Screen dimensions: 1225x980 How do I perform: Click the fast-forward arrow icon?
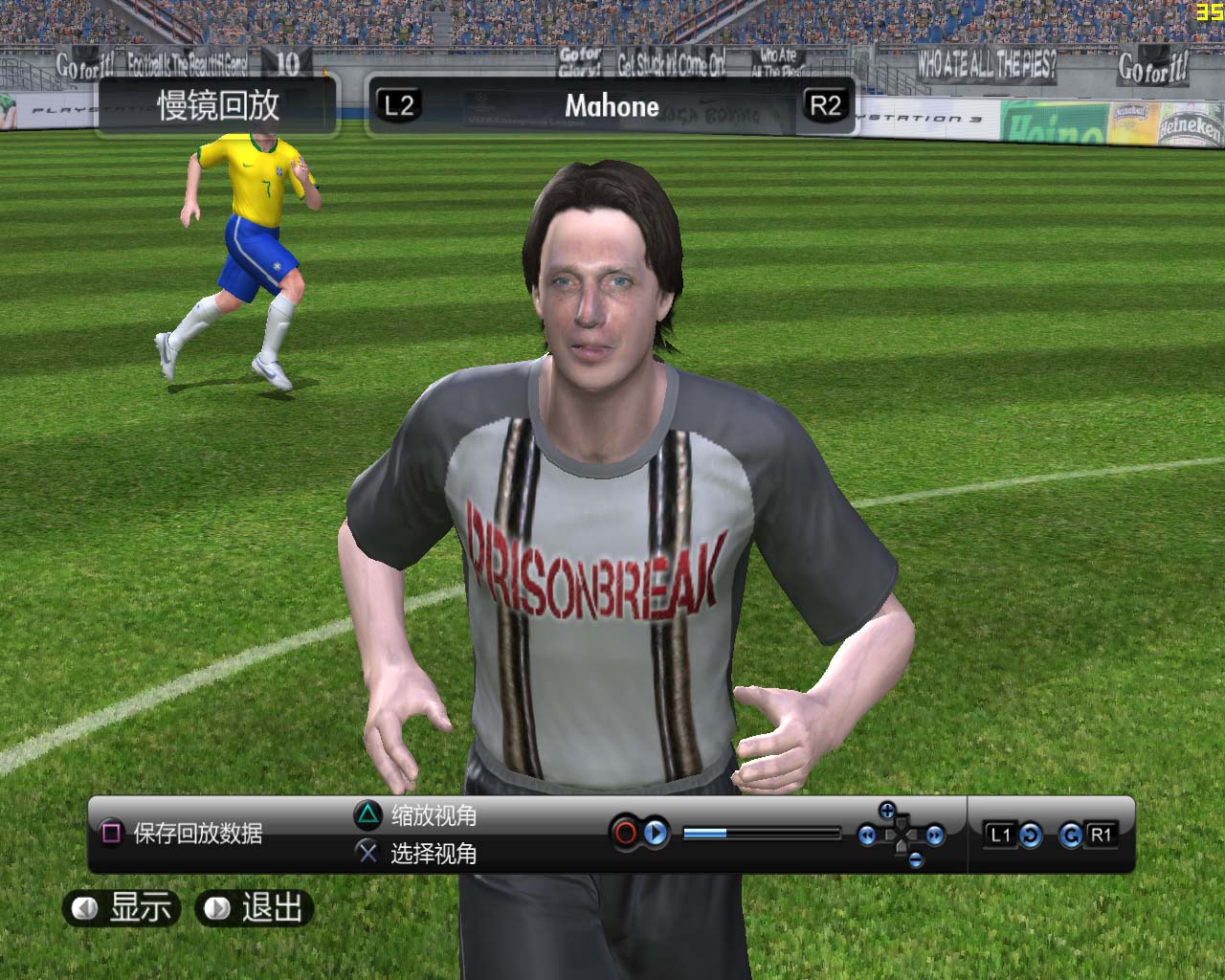tap(935, 835)
